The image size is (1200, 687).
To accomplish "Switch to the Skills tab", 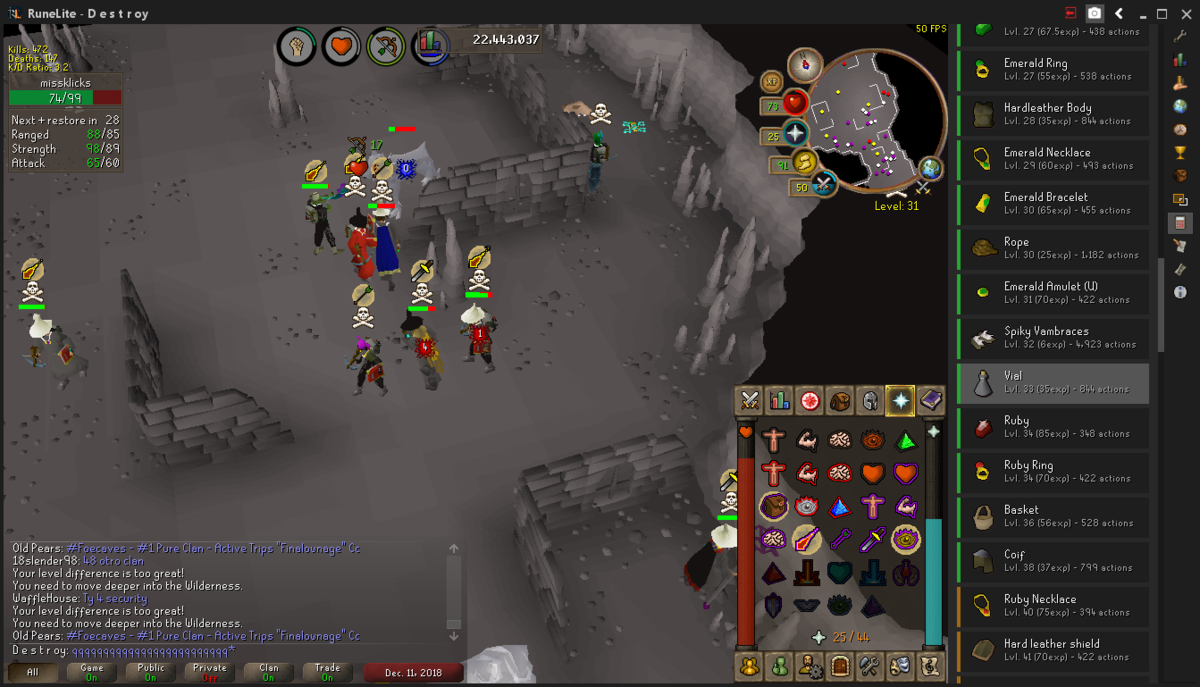I will point(779,401).
